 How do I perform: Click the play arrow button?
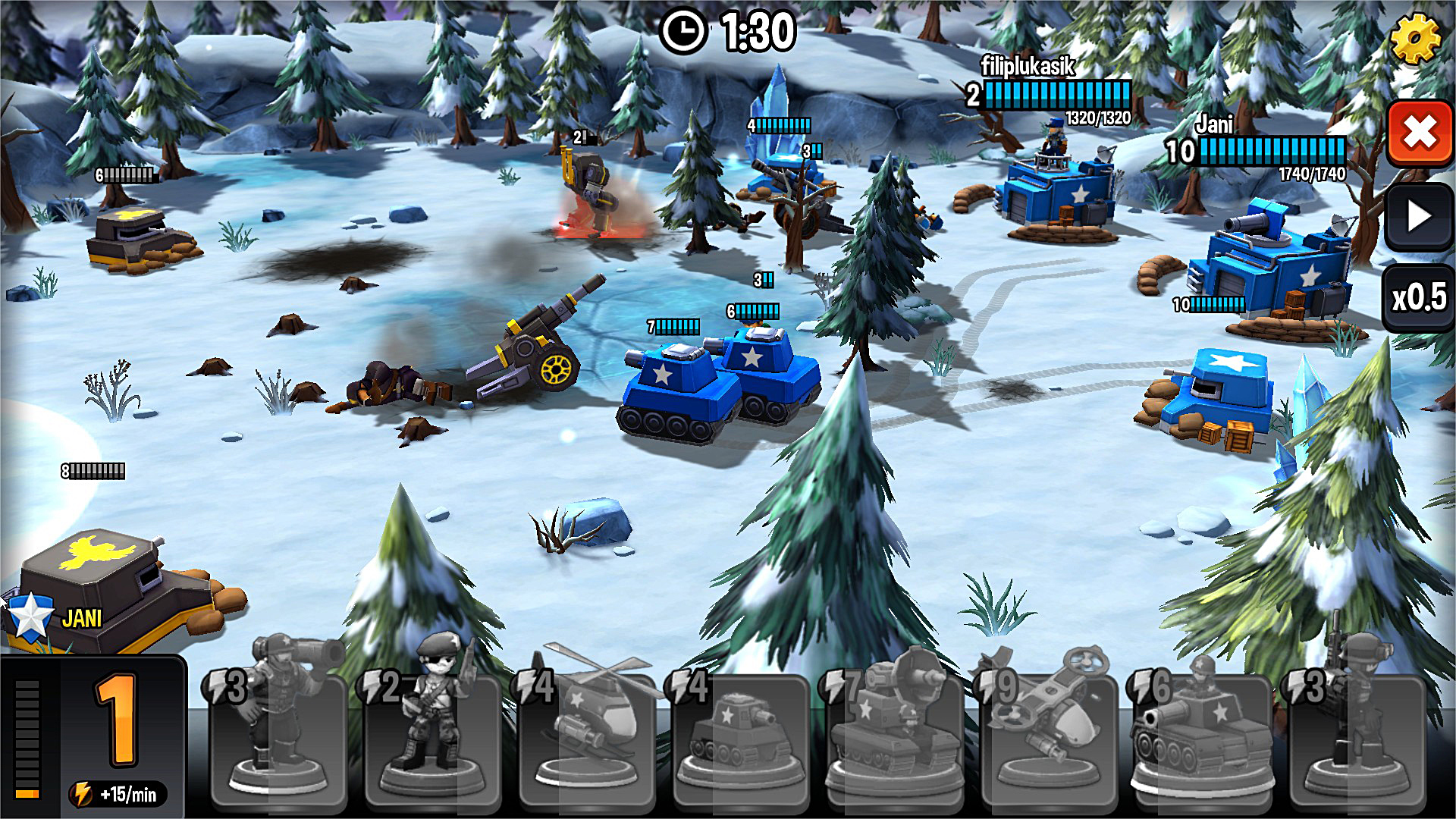[x=1419, y=217]
